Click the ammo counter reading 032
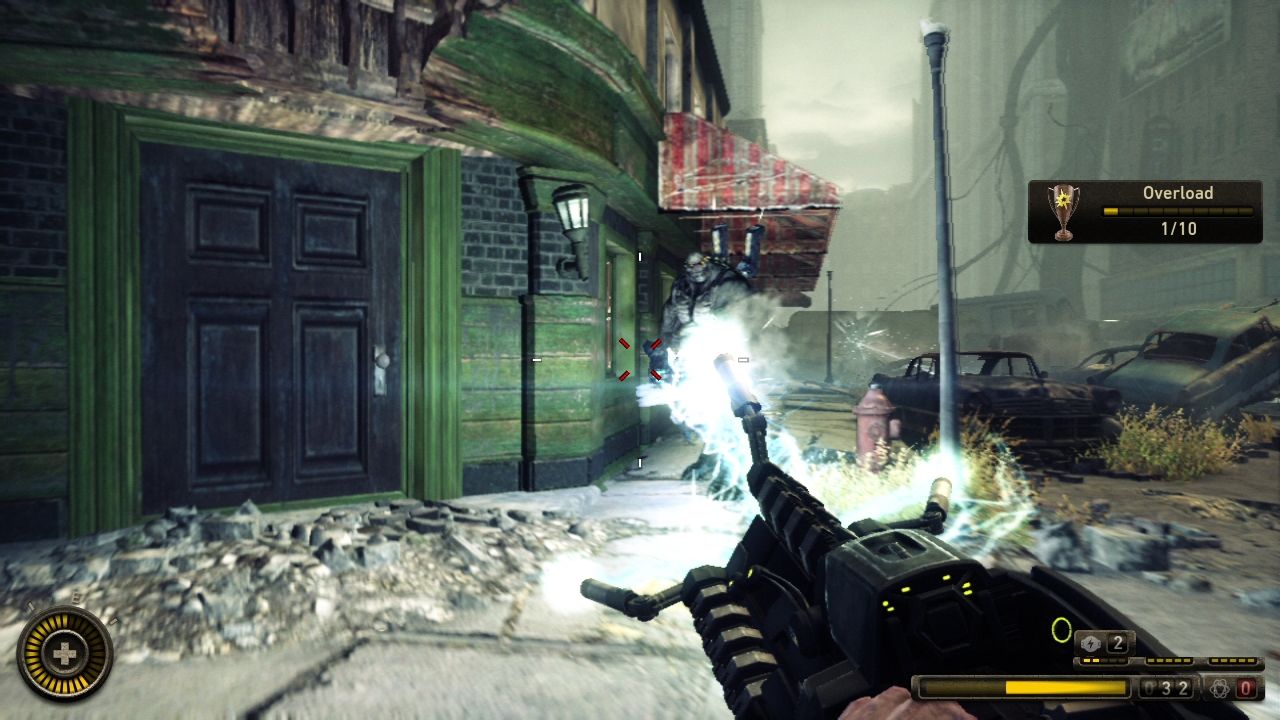The width and height of the screenshot is (1280, 720). coord(1165,688)
